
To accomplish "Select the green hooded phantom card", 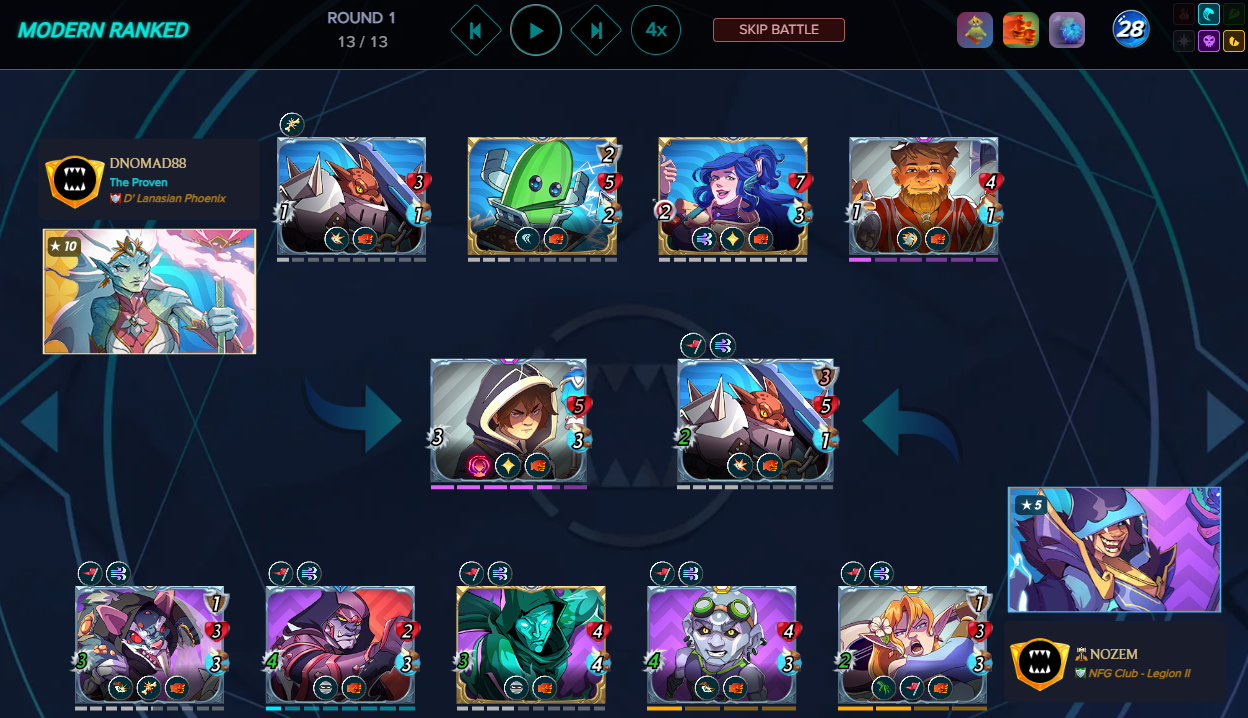I will [x=530, y=644].
